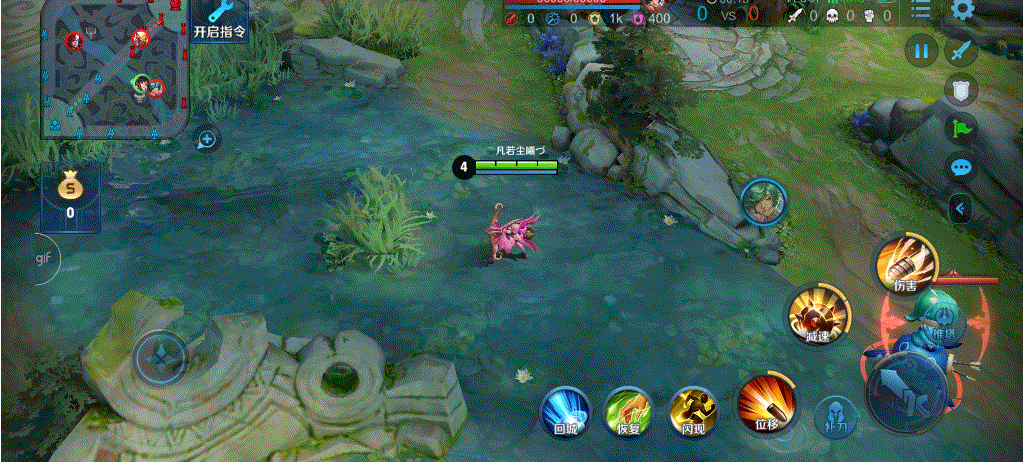The image size is (1024, 462).
Task: Tap the 补刀 last-hit minion button
Action: click(x=832, y=414)
